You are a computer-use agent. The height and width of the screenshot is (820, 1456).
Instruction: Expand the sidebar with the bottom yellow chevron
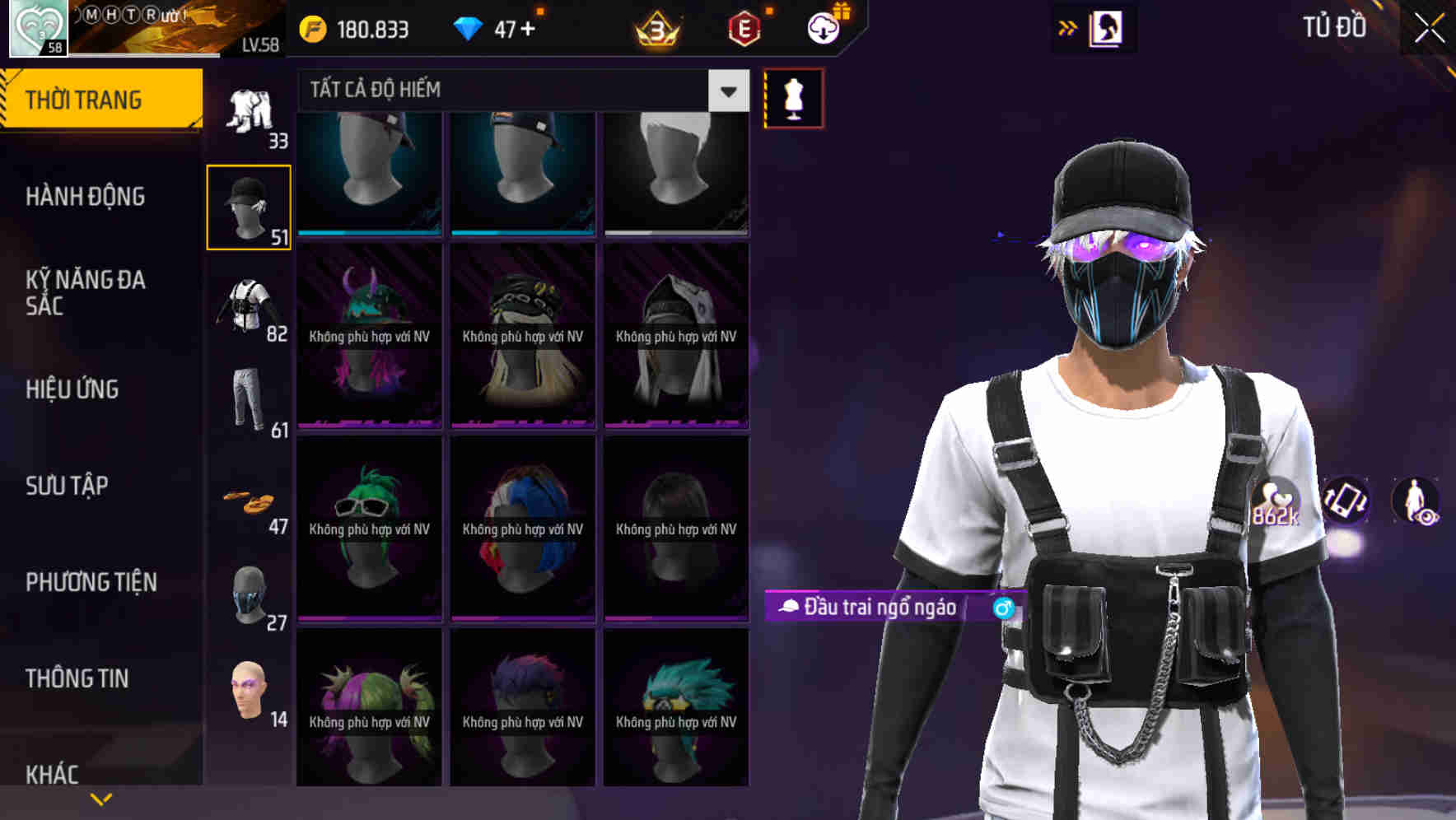tap(101, 799)
